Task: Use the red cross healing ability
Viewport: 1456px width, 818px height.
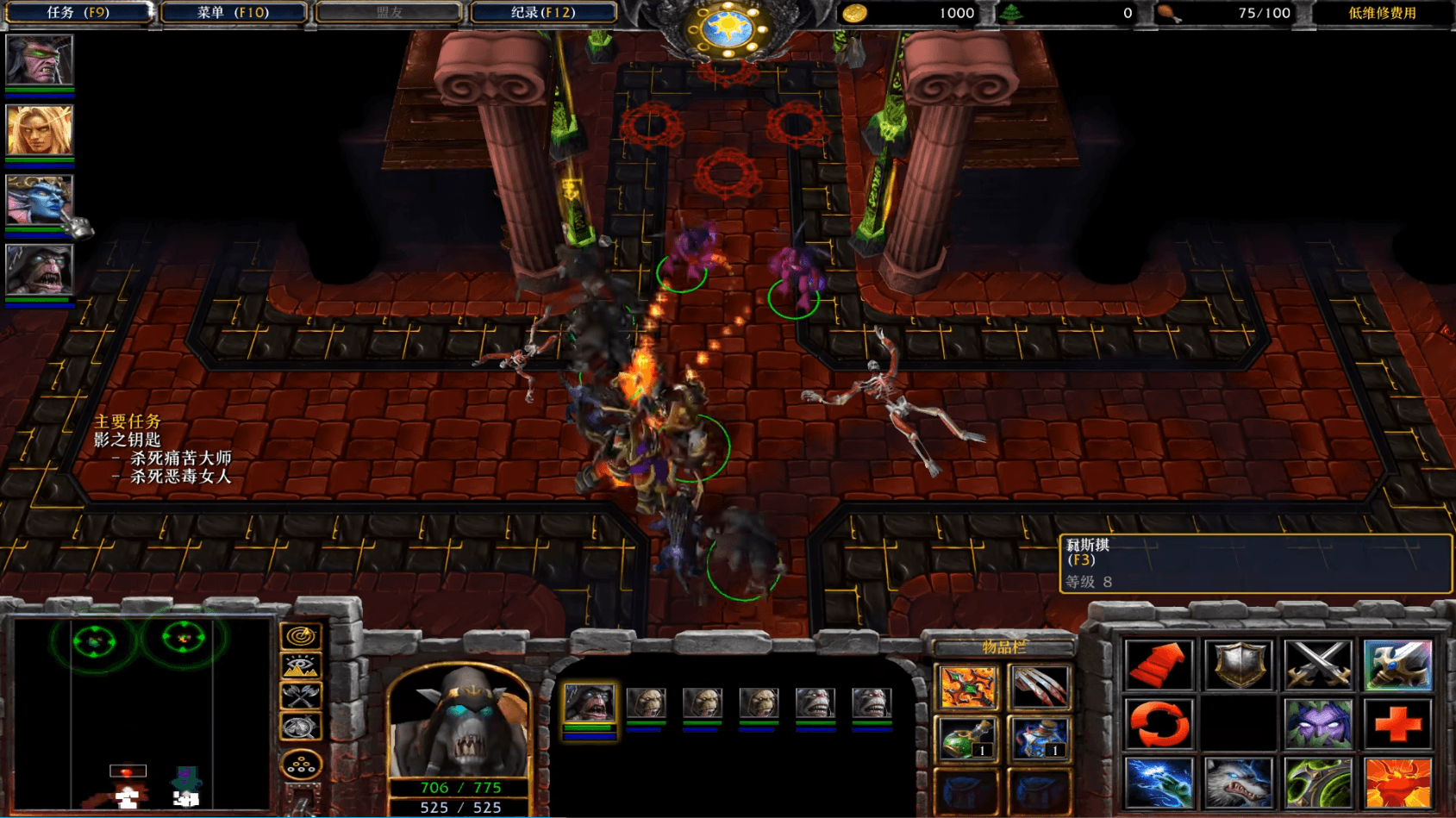Action: point(1397,722)
